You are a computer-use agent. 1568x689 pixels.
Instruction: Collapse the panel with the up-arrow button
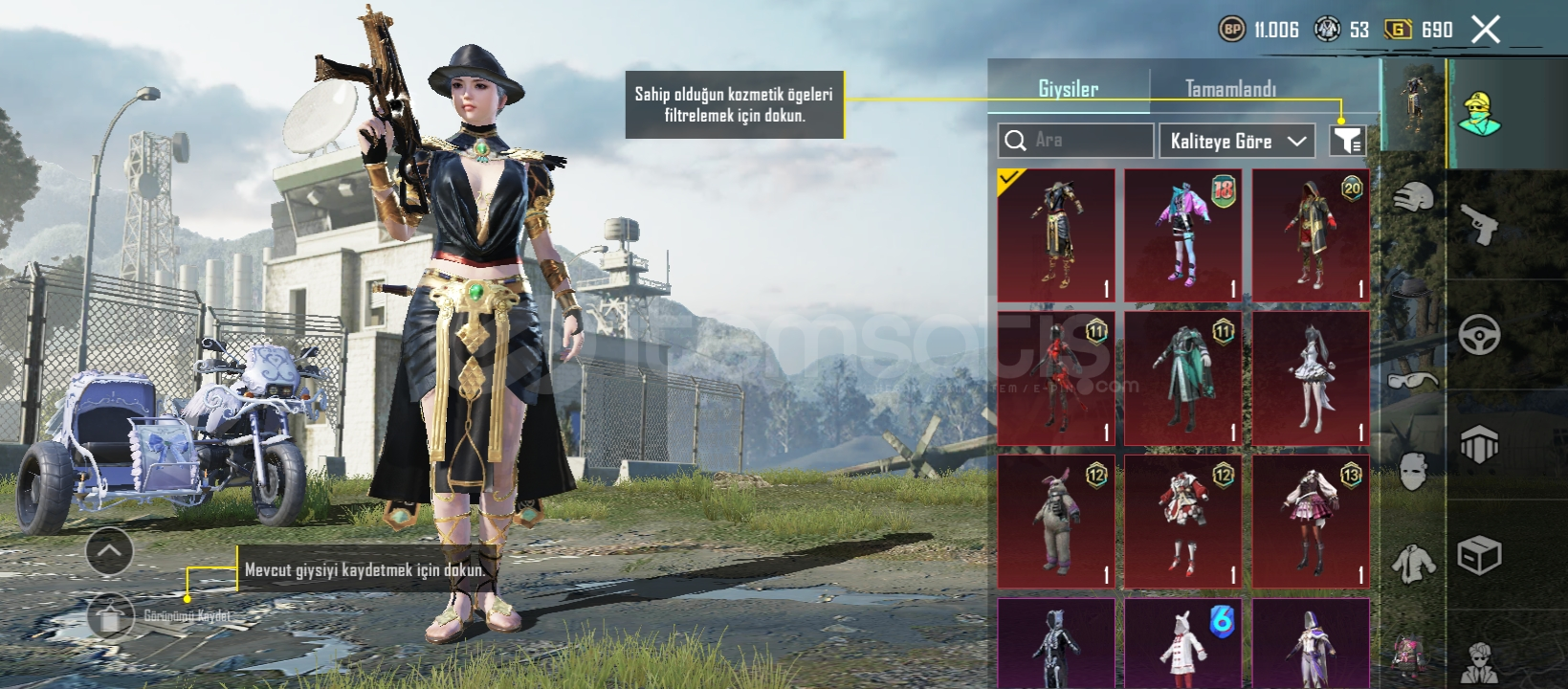click(x=109, y=551)
